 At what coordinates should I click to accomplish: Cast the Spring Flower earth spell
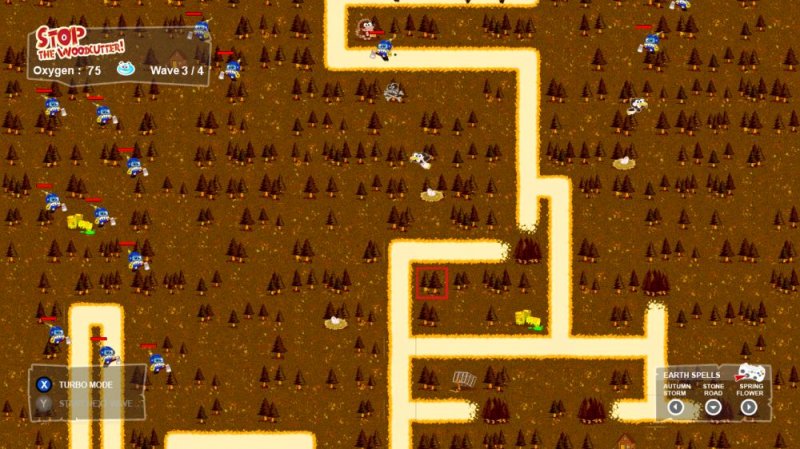click(x=749, y=407)
